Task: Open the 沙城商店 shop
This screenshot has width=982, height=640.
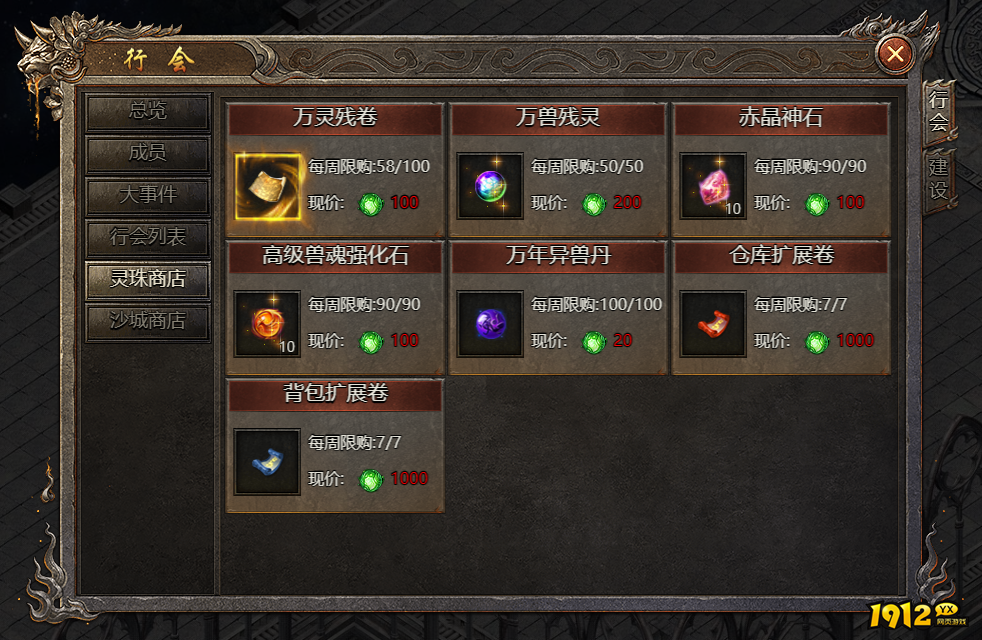Action: (x=148, y=322)
